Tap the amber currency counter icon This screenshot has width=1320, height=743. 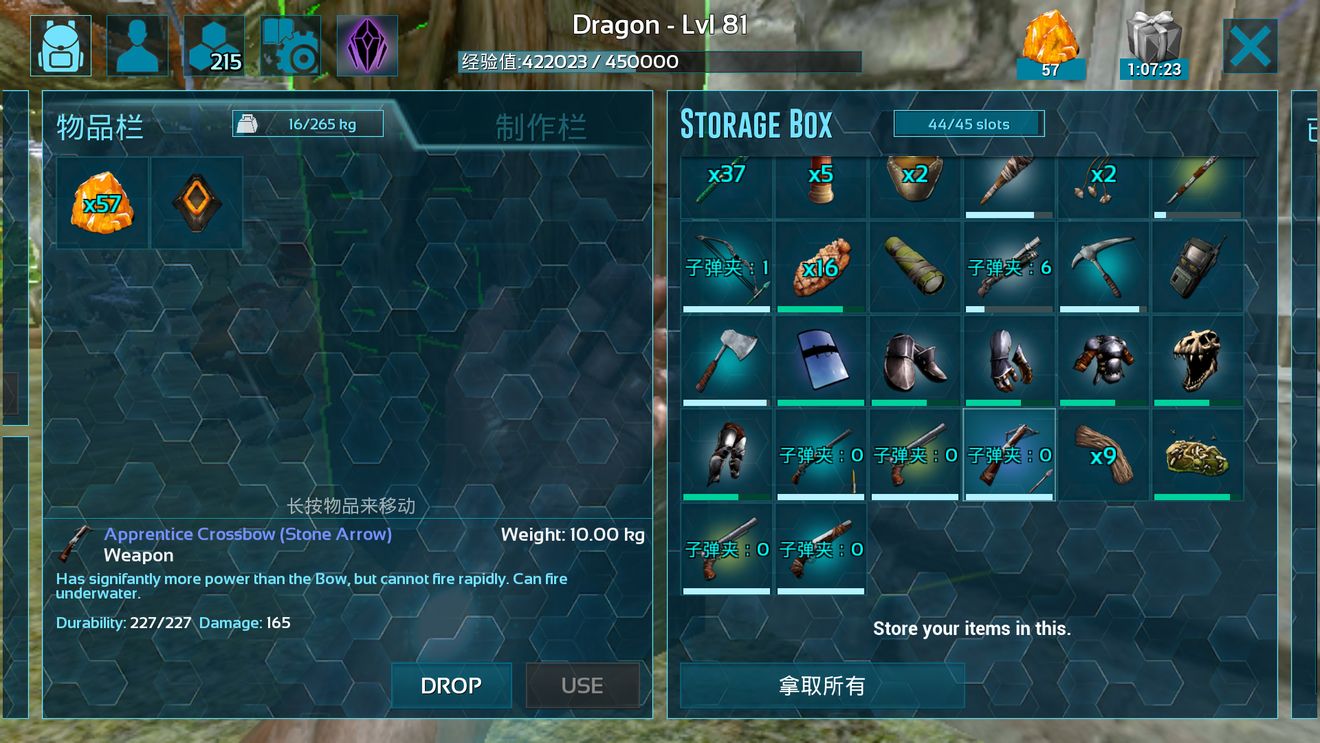(1050, 46)
